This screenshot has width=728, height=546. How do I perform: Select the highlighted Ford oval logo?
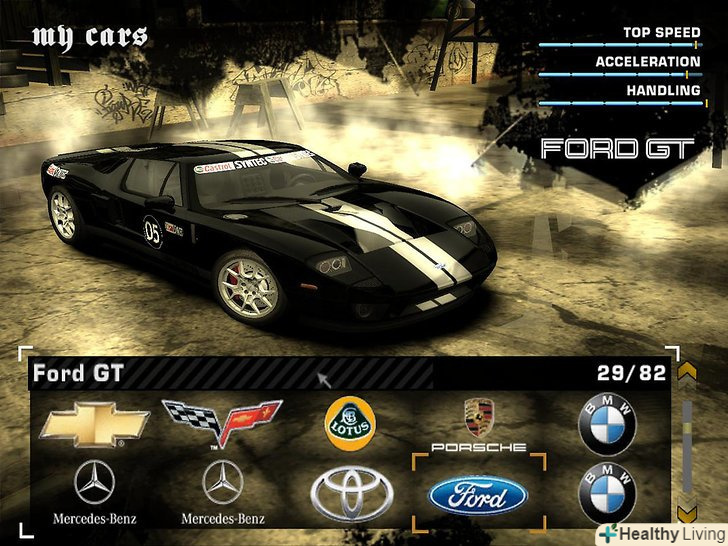point(478,494)
